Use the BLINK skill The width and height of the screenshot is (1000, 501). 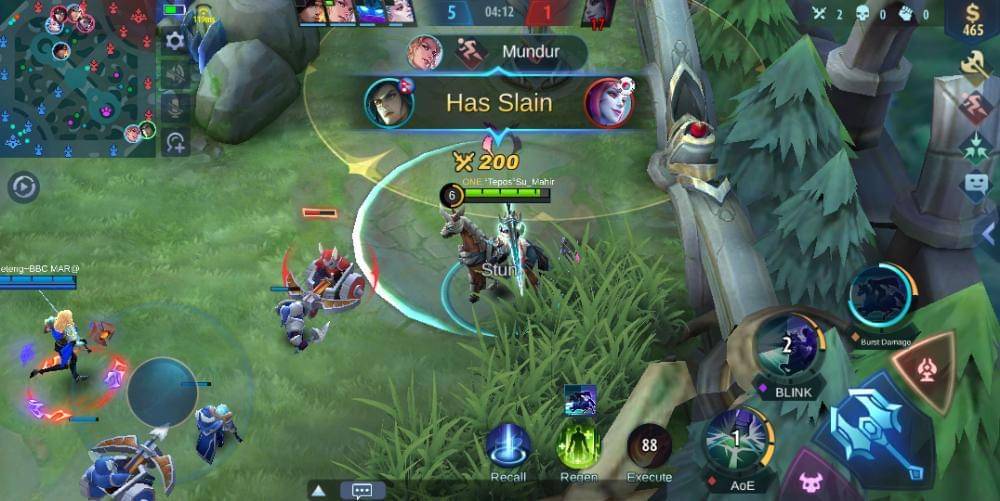(x=787, y=346)
